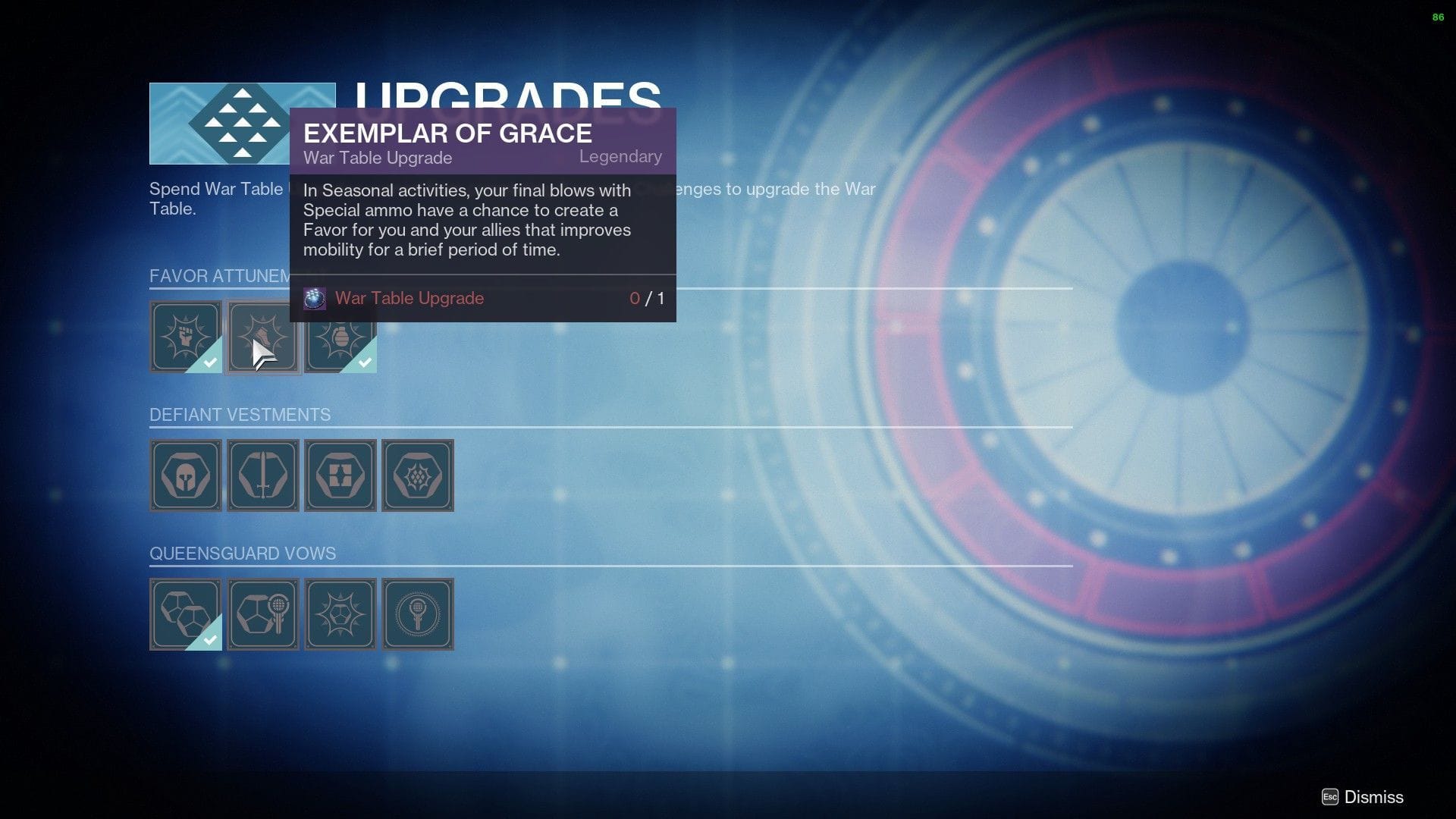The image size is (1456, 819).
Task: Click the QUEENSGUARD VOWS section header
Action: coord(243,554)
